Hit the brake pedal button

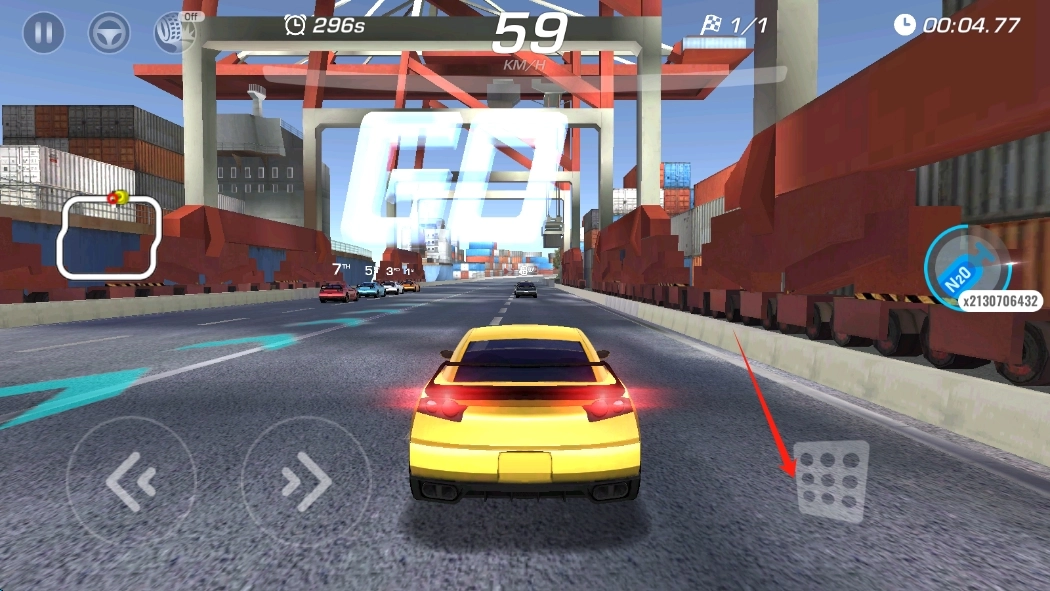831,480
